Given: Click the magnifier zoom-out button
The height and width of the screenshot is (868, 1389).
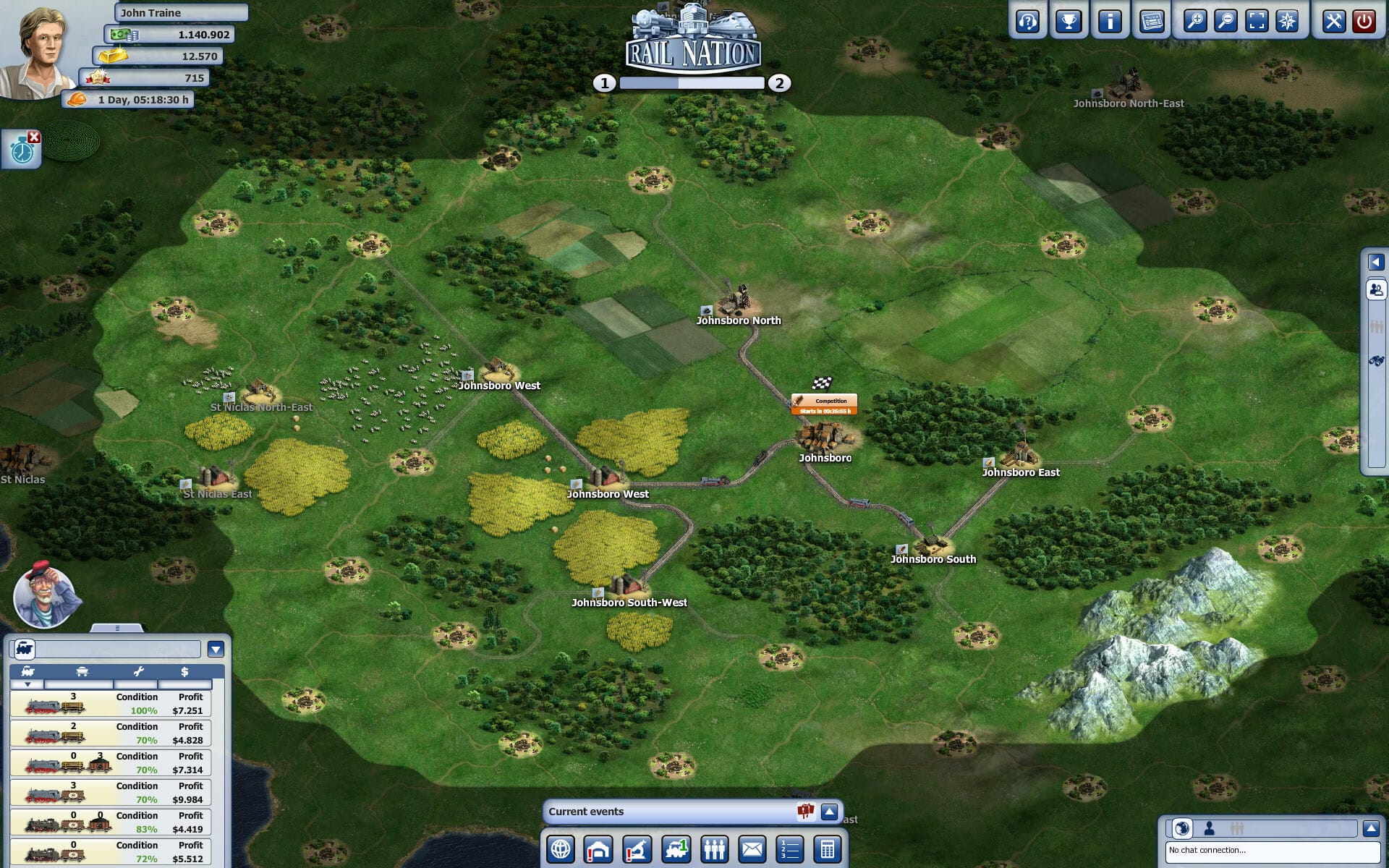Looking at the screenshot, I should [x=1226, y=21].
